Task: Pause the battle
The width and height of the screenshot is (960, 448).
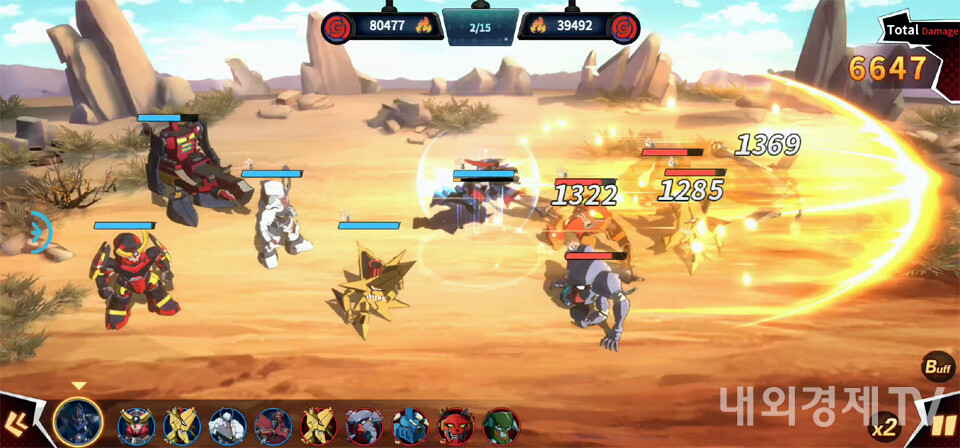Action: pos(941,425)
